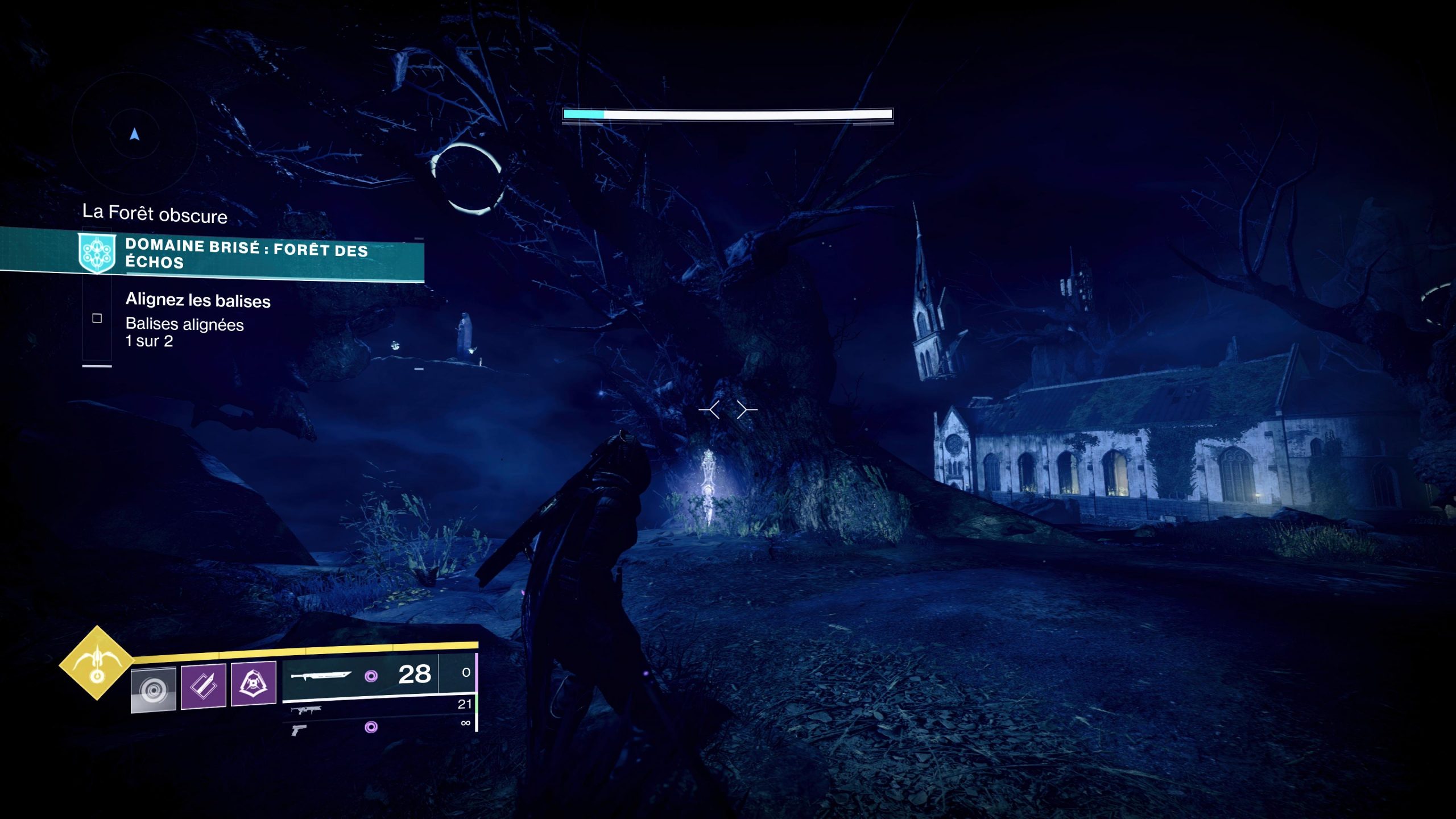Screen dimensions: 1456x819
Task: Open the circular radar at top left
Action: [134, 134]
